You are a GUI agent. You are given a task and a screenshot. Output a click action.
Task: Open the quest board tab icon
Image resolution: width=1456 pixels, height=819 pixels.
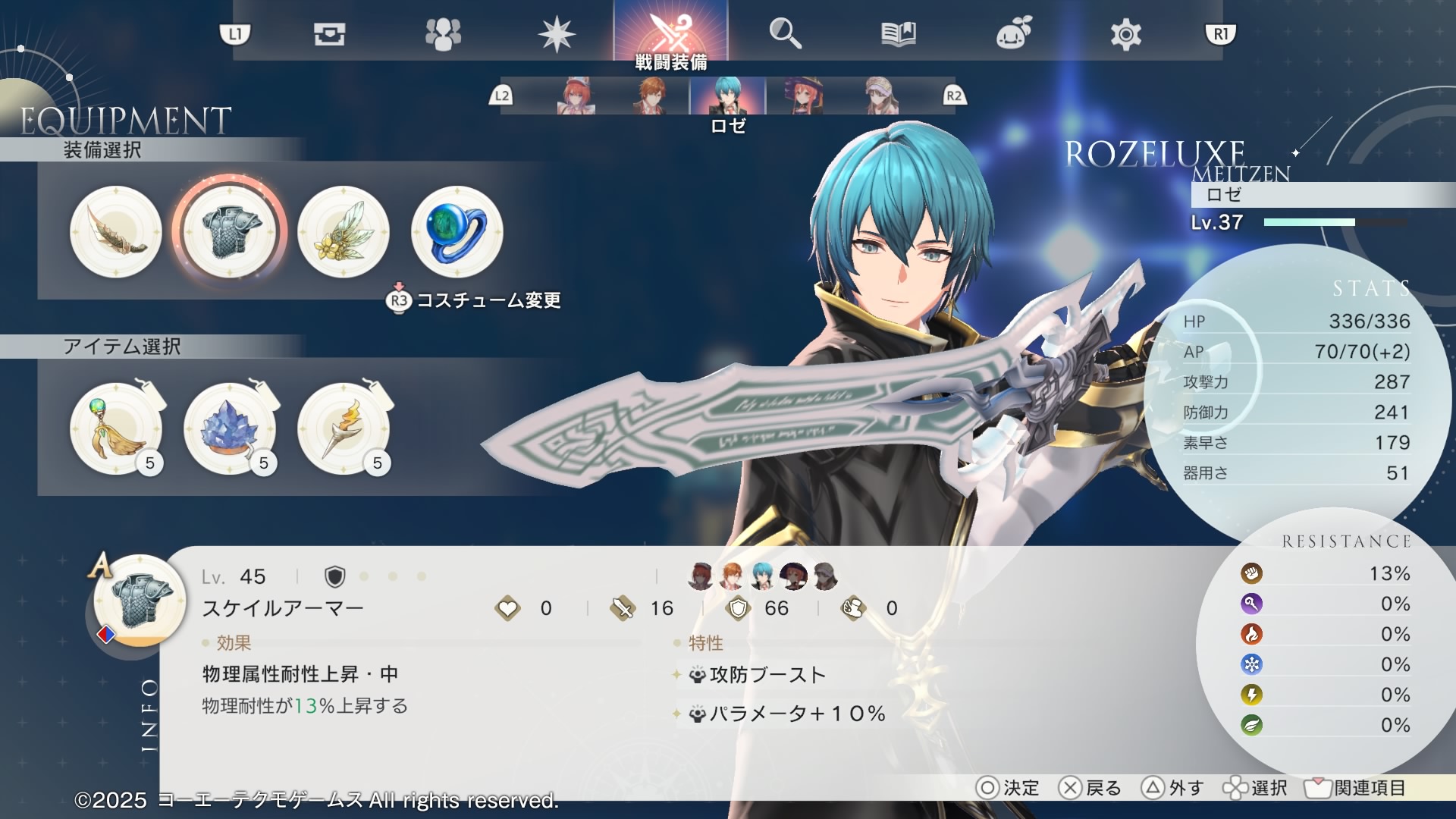329,34
